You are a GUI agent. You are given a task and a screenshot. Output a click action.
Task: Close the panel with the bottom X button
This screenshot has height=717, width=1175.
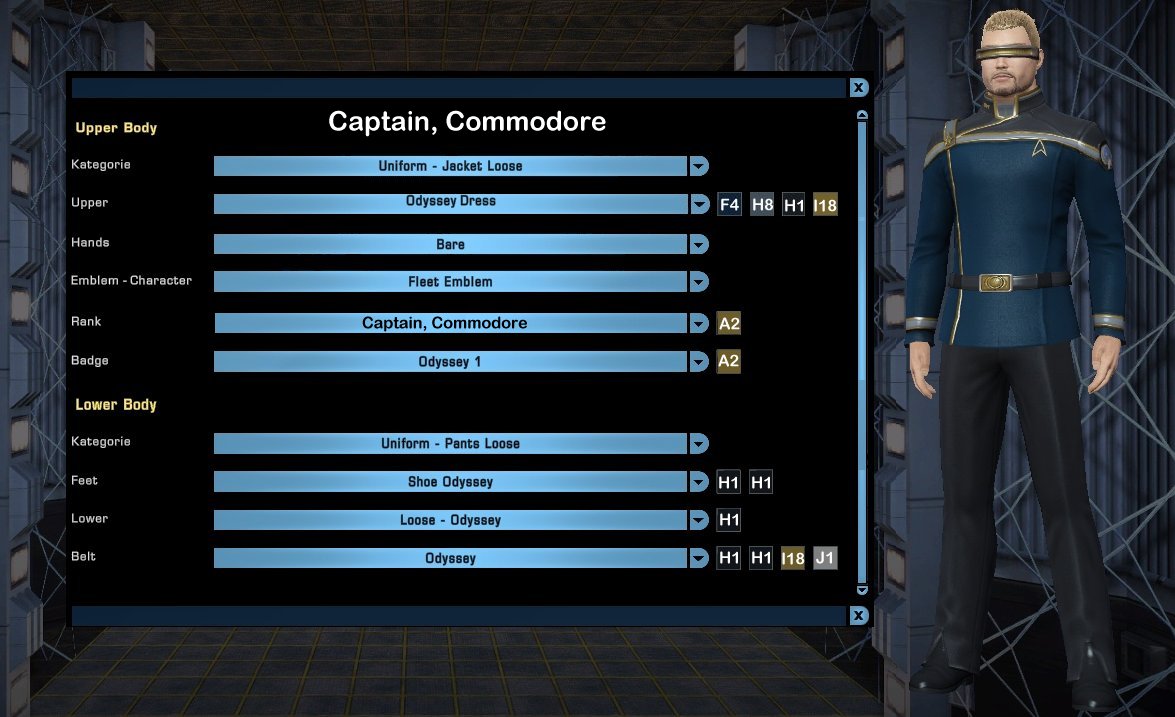pyautogui.click(x=858, y=615)
